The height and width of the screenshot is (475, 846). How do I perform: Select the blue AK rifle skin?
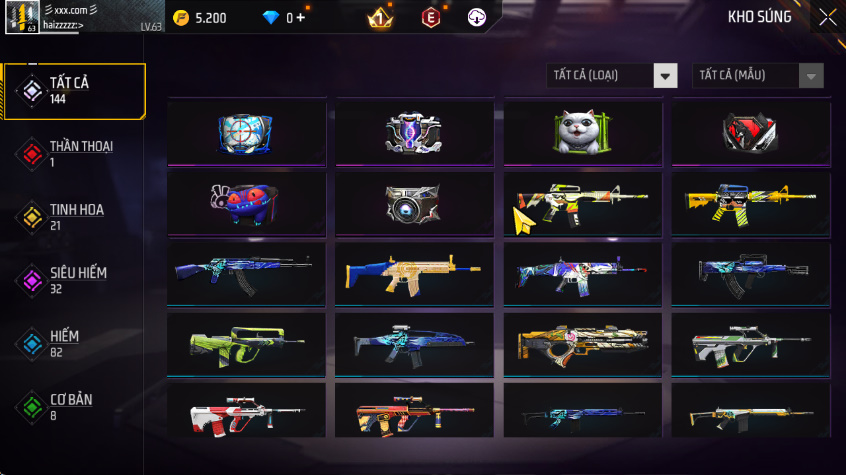pyautogui.click(x=246, y=273)
